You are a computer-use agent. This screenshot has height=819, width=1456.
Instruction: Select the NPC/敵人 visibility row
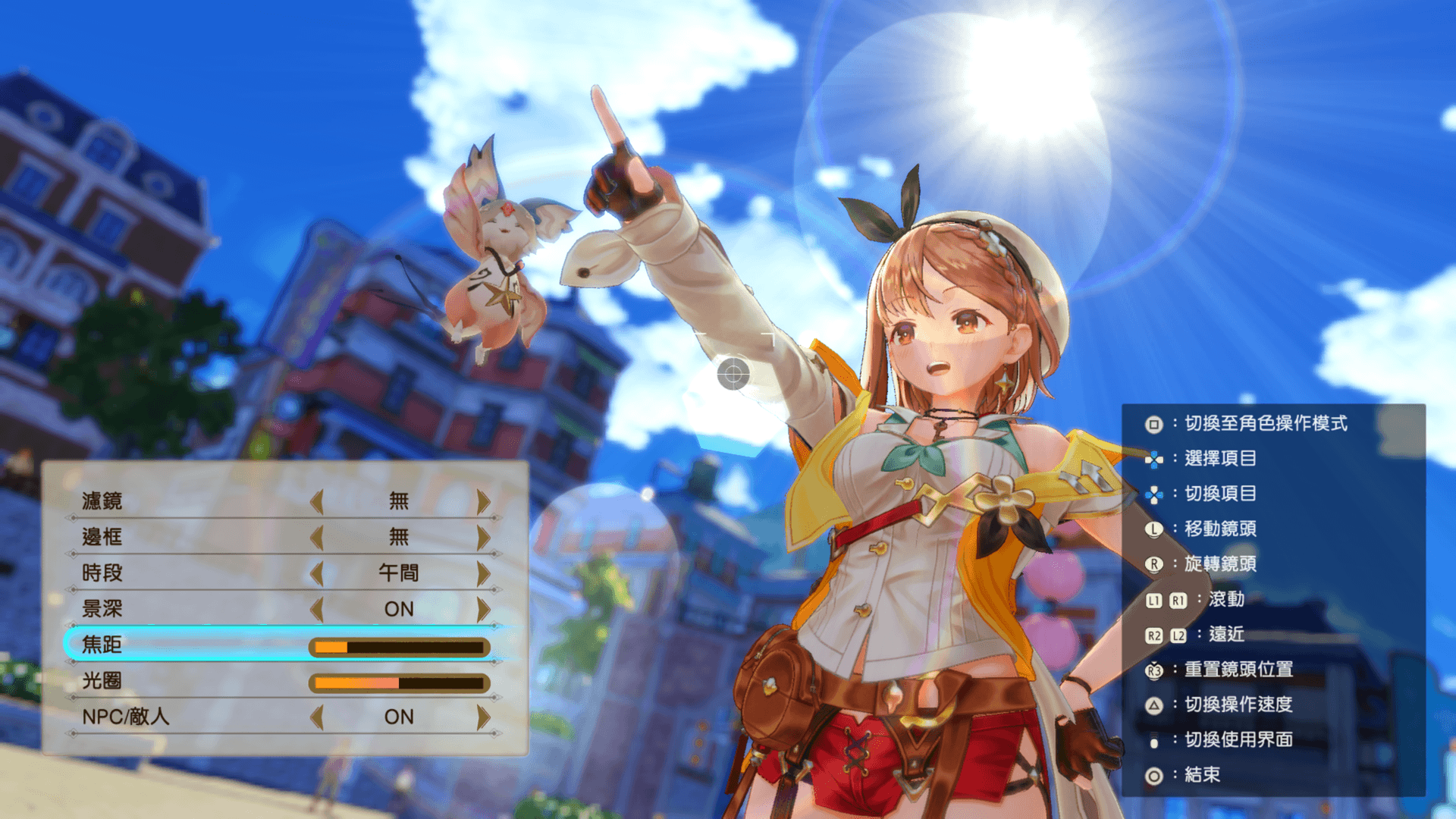[126, 717]
